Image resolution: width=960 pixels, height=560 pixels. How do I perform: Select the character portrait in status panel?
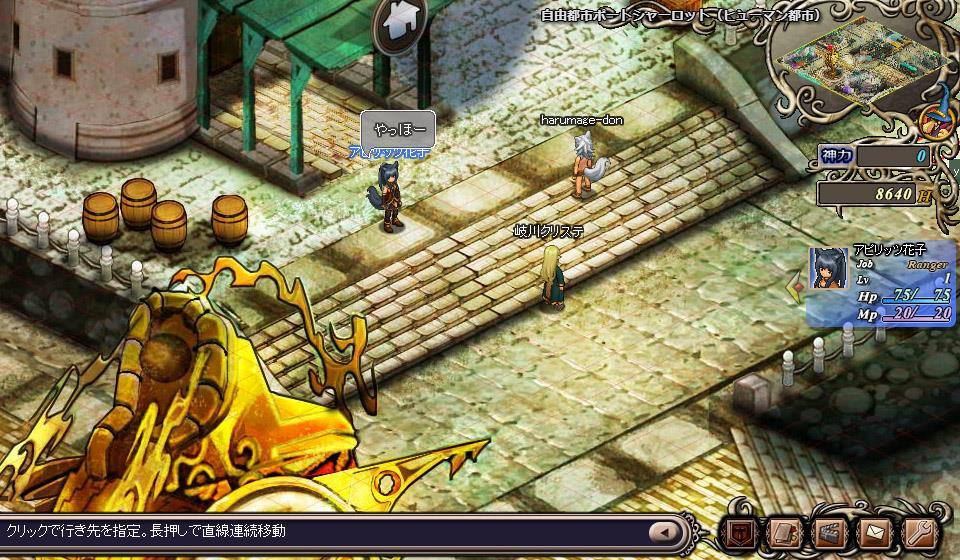click(x=829, y=268)
